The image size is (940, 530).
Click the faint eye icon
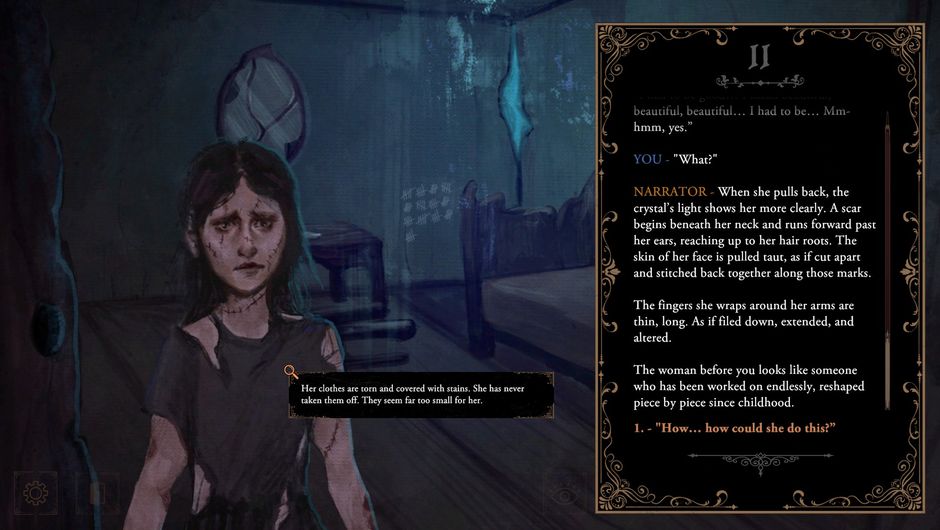click(x=565, y=493)
